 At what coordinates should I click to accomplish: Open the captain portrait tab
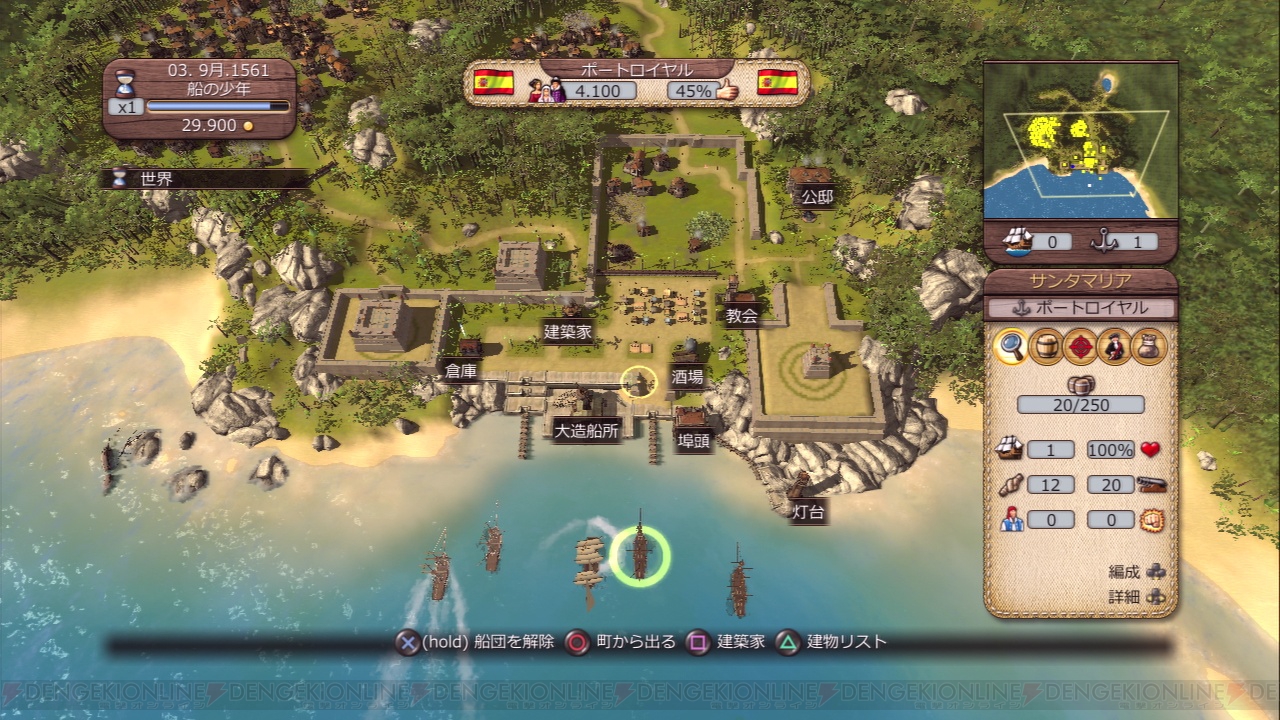1114,346
